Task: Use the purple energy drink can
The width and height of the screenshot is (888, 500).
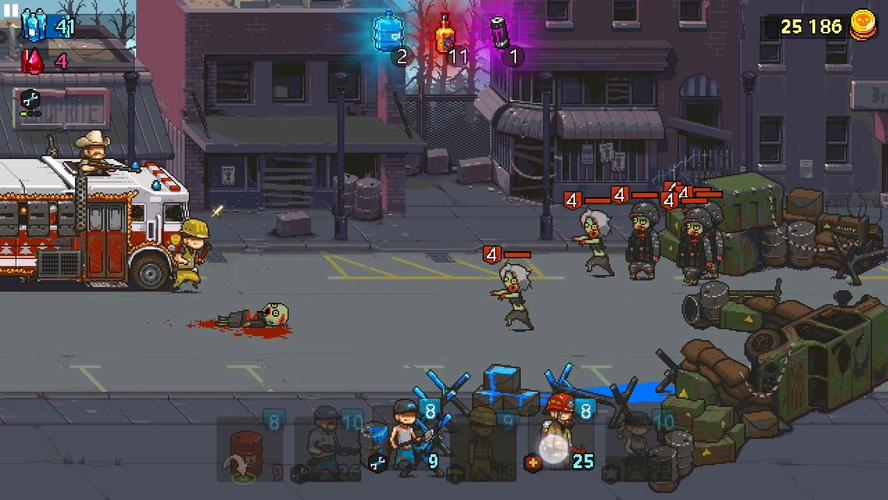Action: [x=500, y=33]
